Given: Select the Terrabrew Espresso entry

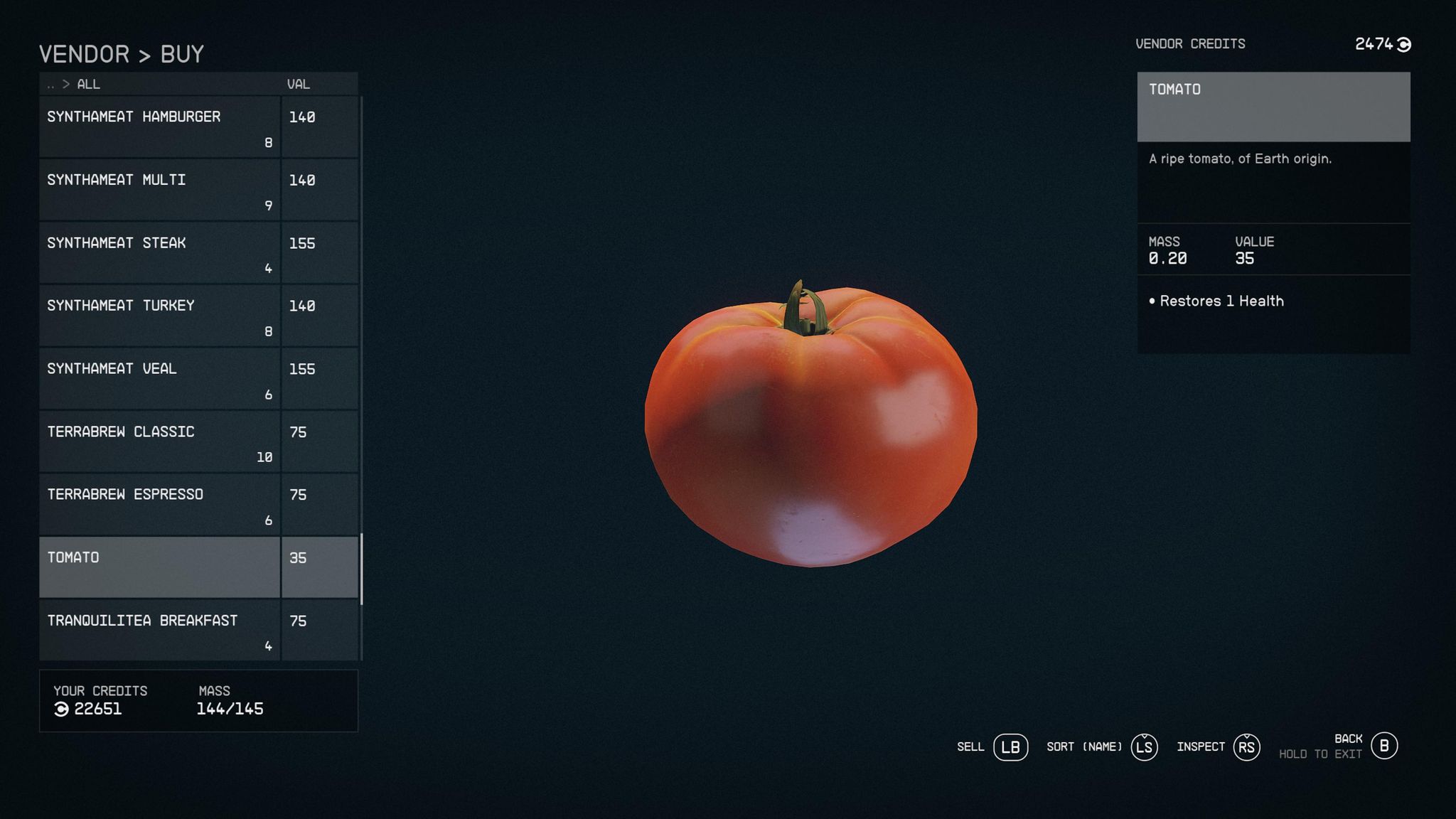Looking at the screenshot, I should click(160, 503).
